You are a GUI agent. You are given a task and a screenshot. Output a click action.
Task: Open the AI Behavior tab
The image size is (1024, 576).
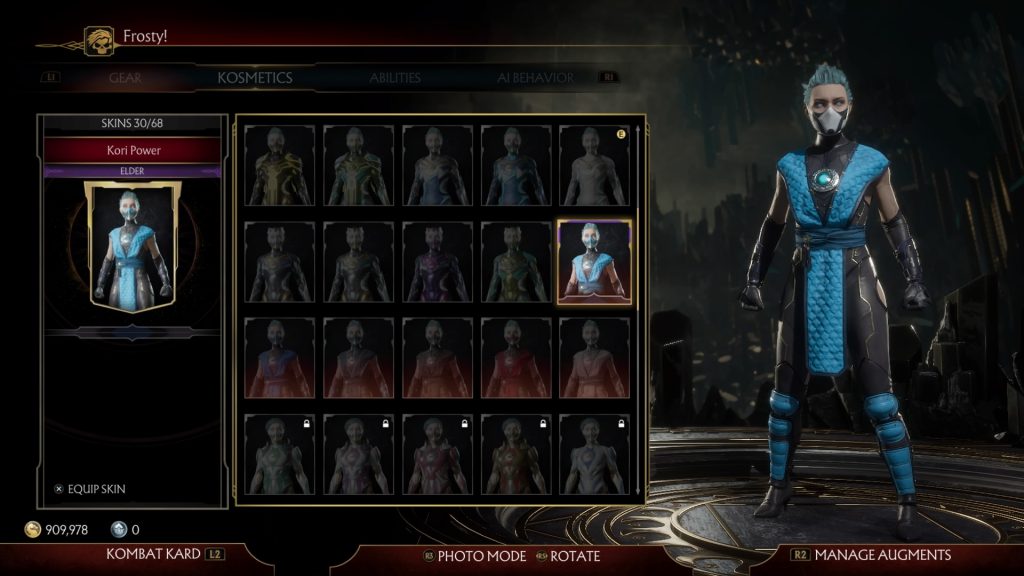(535, 77)
